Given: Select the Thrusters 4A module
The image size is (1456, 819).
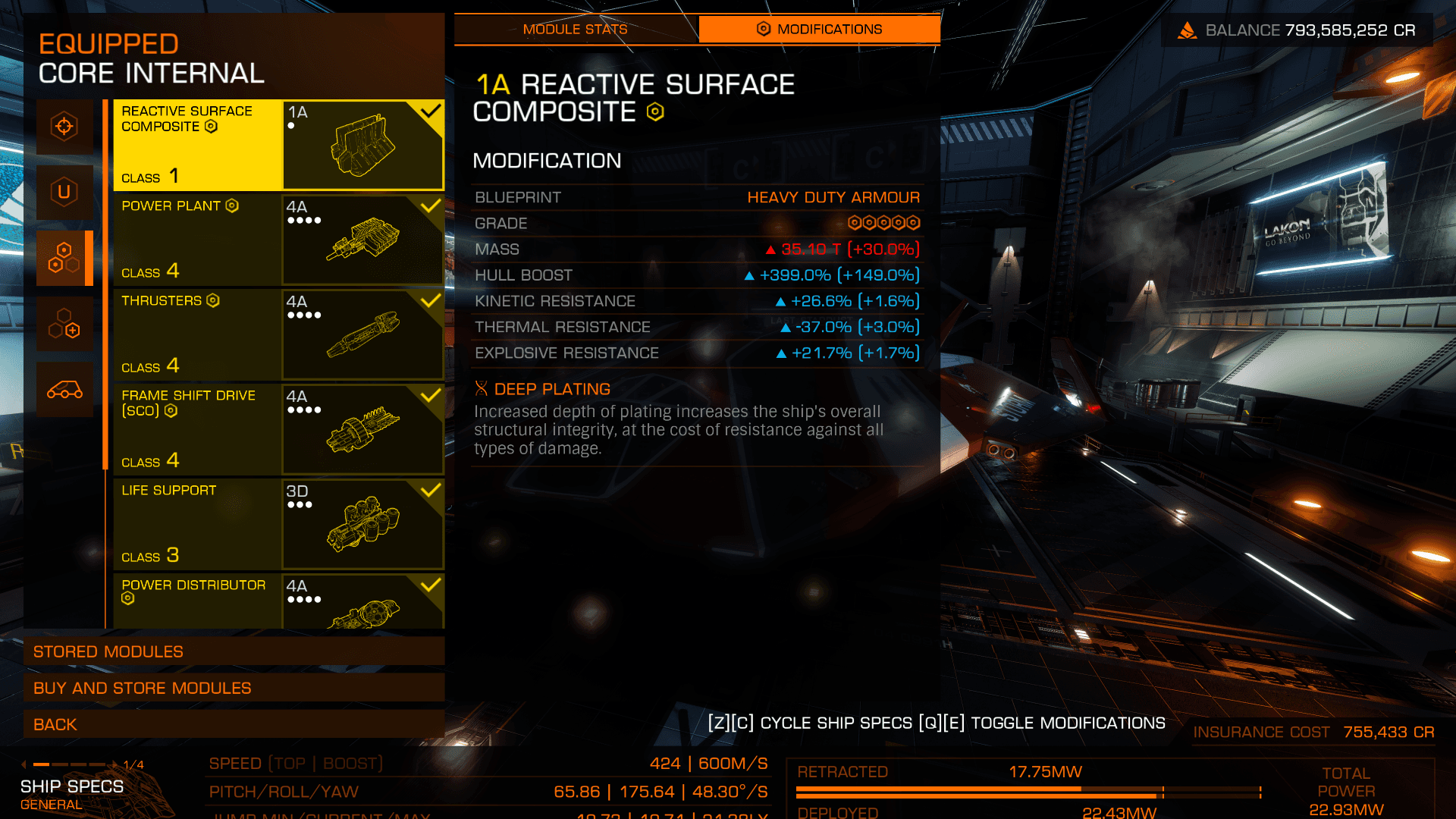Looking at the screenshot, I should pos(278,334).
